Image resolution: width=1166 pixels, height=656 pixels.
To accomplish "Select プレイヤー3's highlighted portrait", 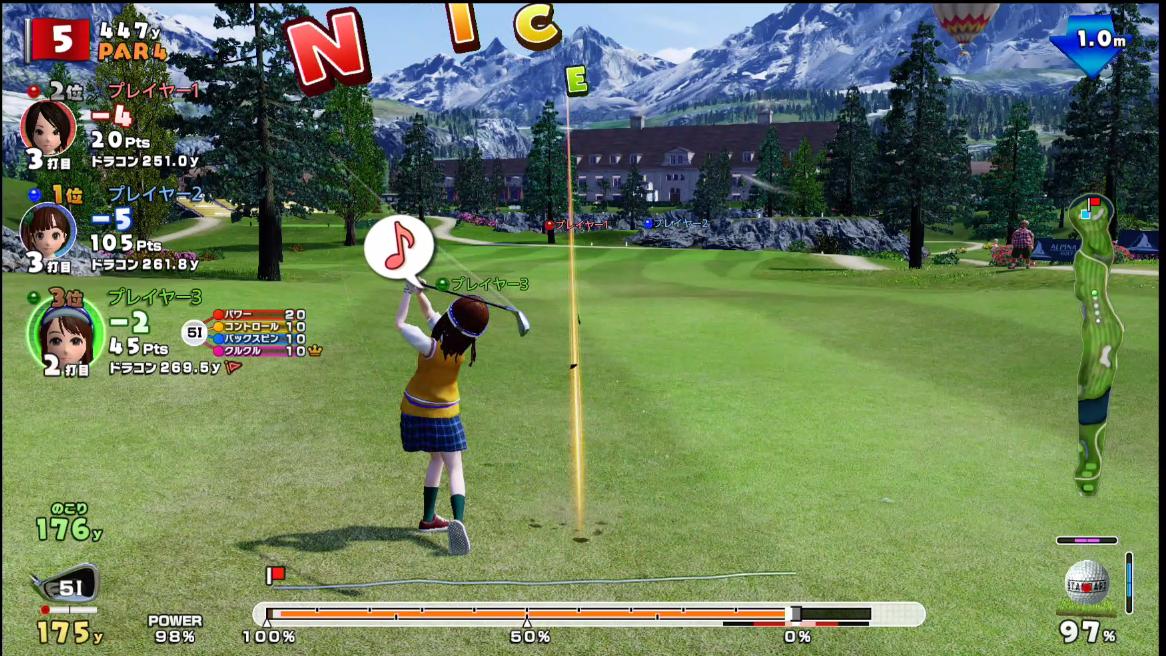I will tap(66, 330).
